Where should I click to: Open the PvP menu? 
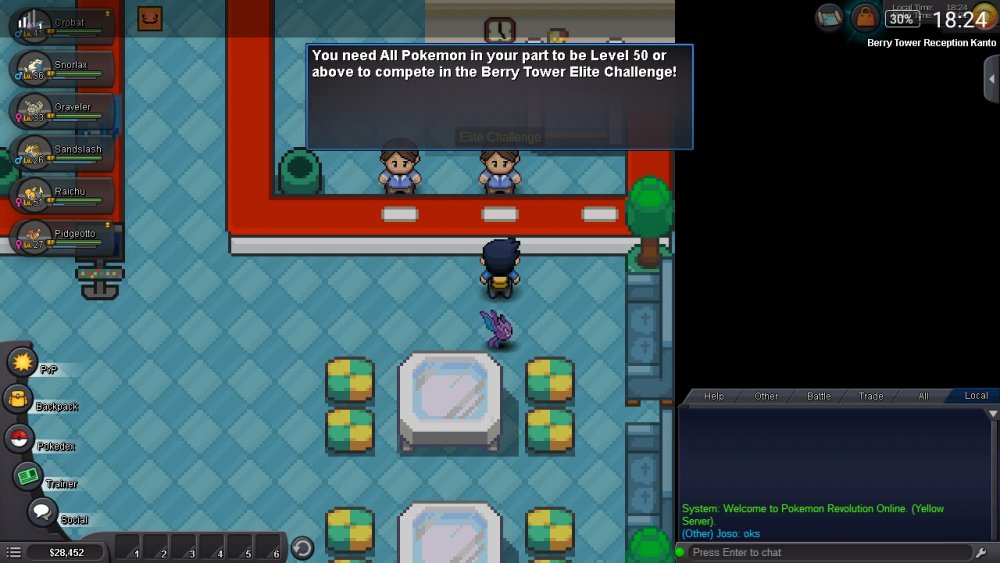click(22, 362)
